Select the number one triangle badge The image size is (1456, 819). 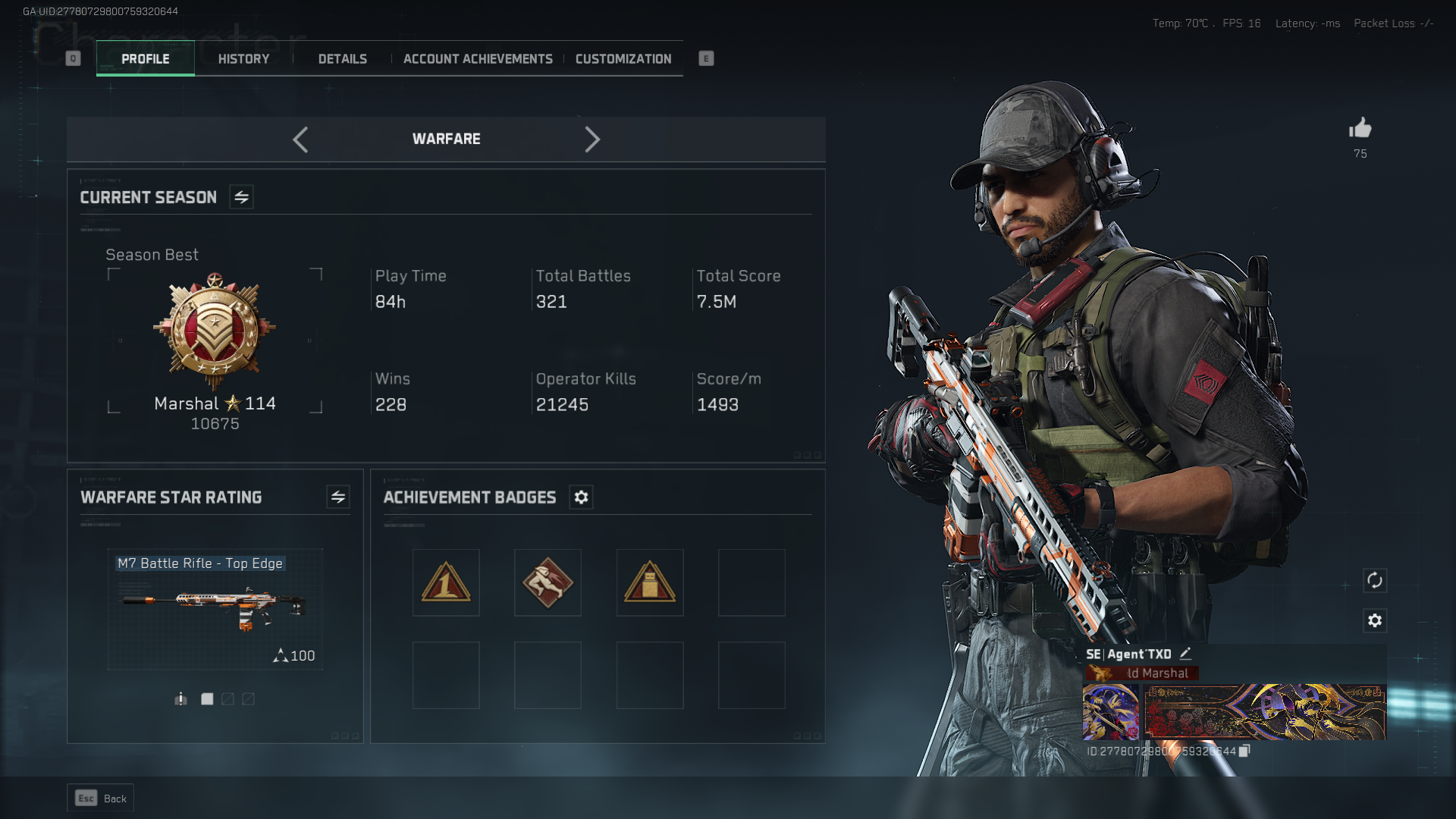pos(446,582)
